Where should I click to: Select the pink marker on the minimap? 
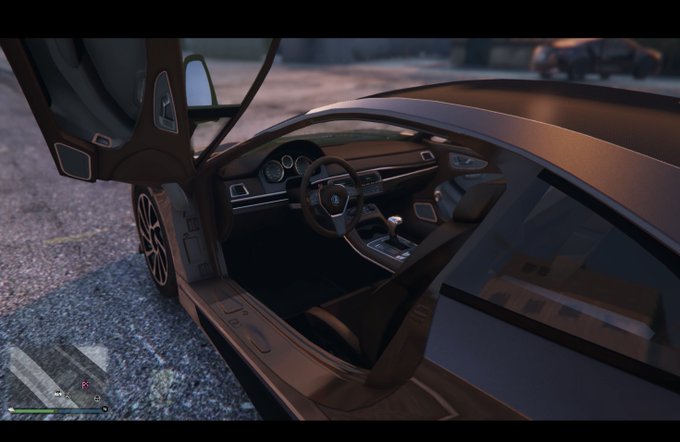pyautogui.click(x=85, y=383)
